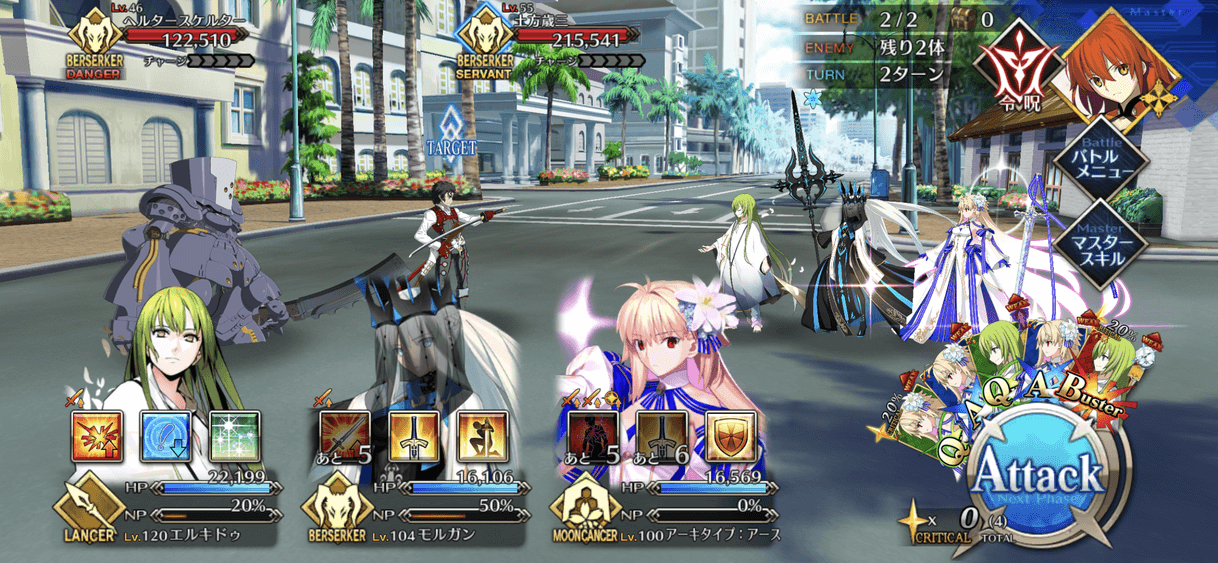The width and height of the screenshot is (1218, 563).
Task: Target the Lv.55 Berserker Servant enemy panel
Action: 545,42
